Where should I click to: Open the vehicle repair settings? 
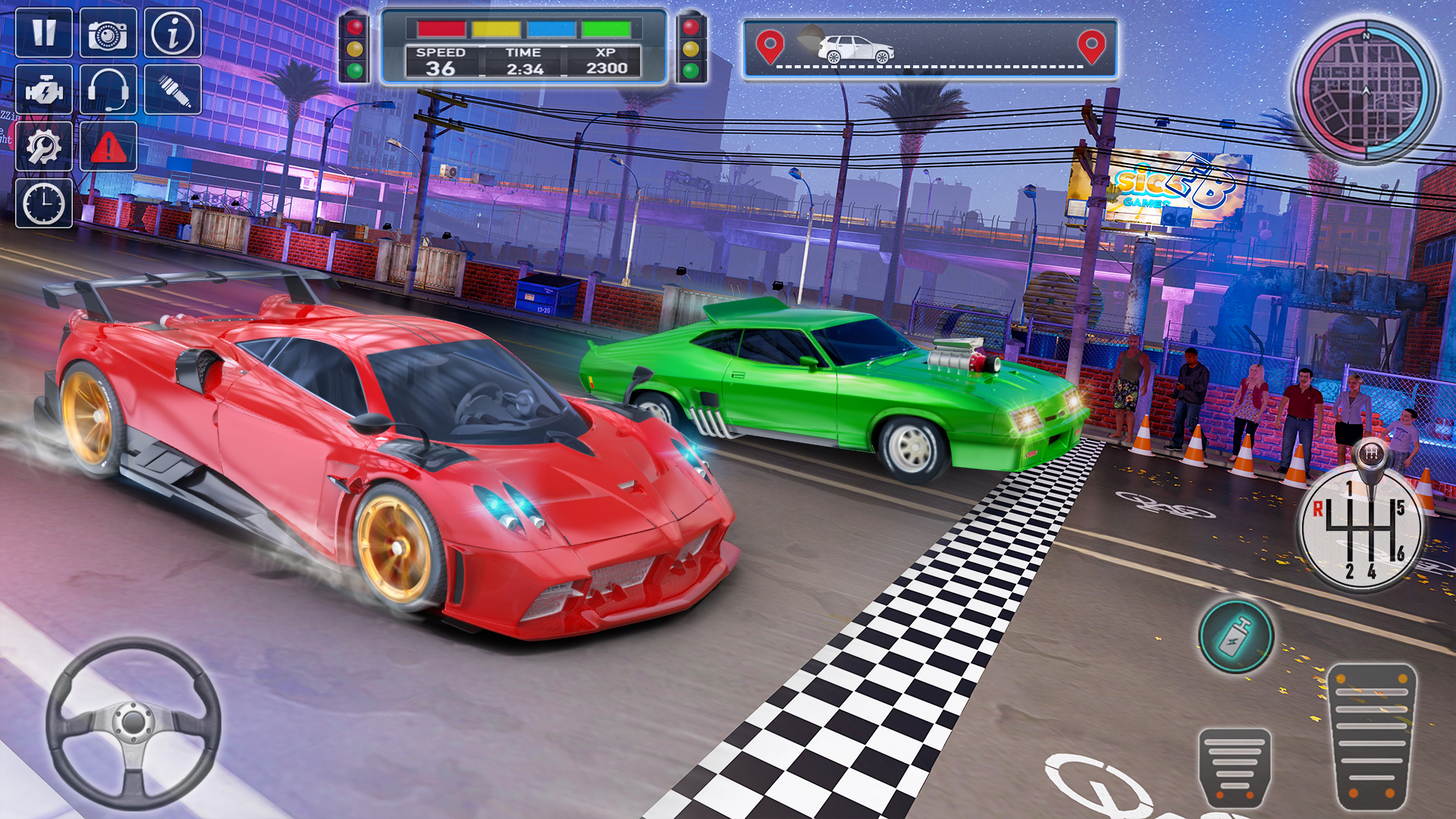pos(43,148)
